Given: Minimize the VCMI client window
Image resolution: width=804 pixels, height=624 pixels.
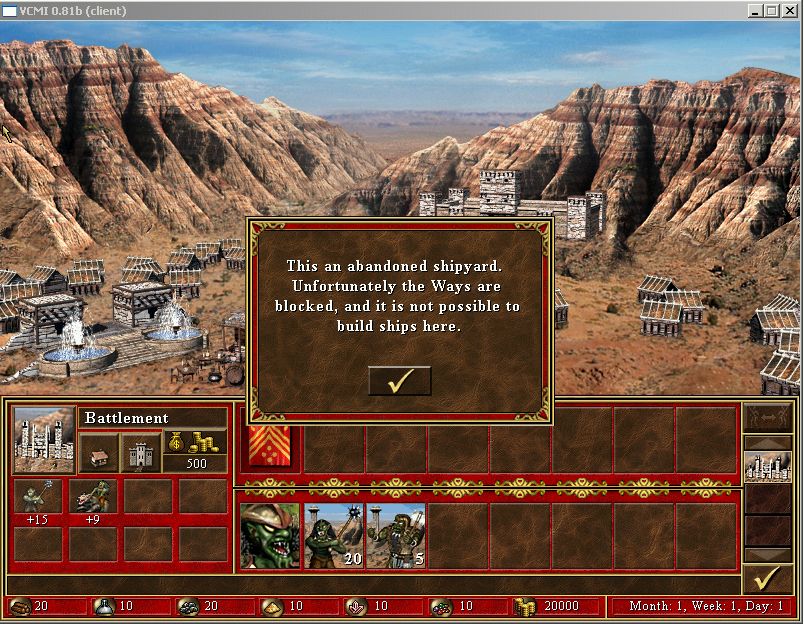Looking at the screenshot, I should pos(755,10).
